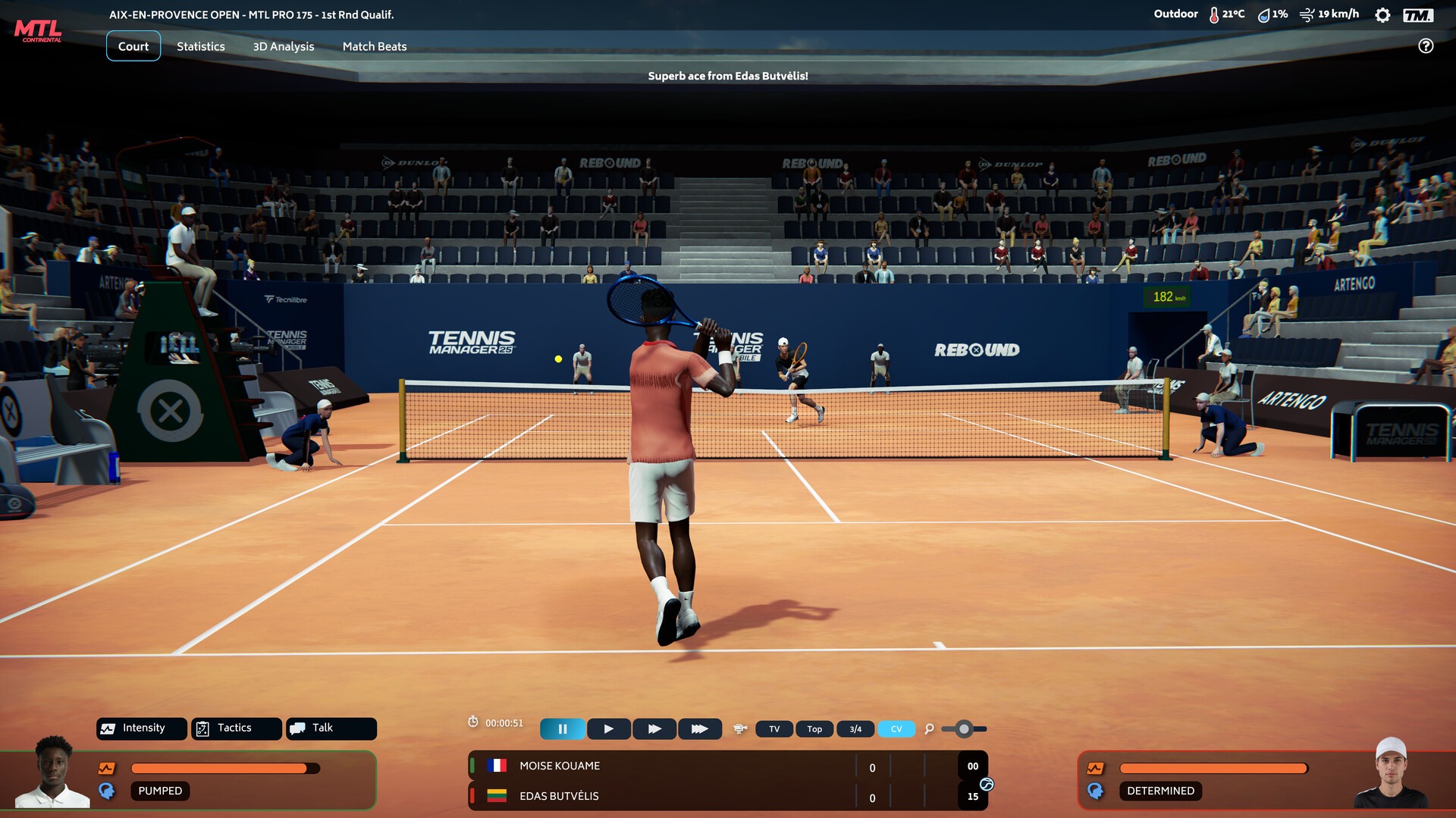The width and height of the screenshot is (1456, 818).
Task: Pause the match playback
Action: click(x=562, y=729)
